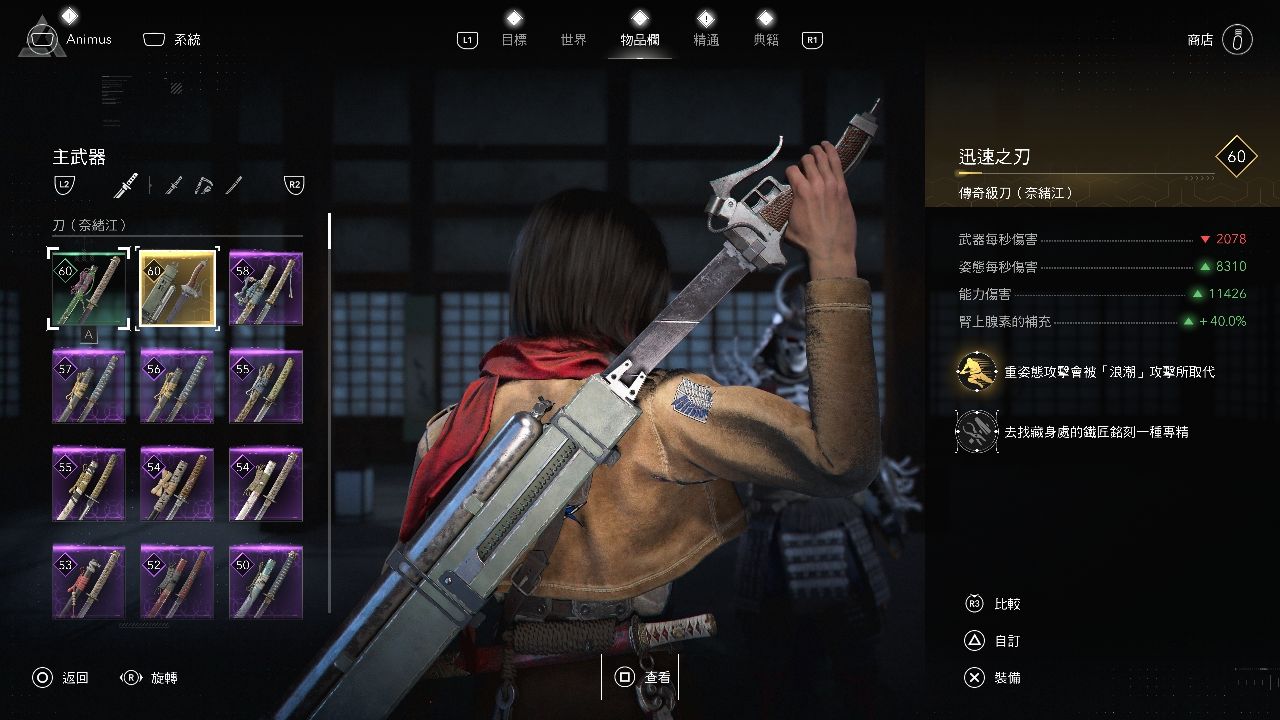
Task: Select the level 56 katana slot
Action: tap(177, 386)
